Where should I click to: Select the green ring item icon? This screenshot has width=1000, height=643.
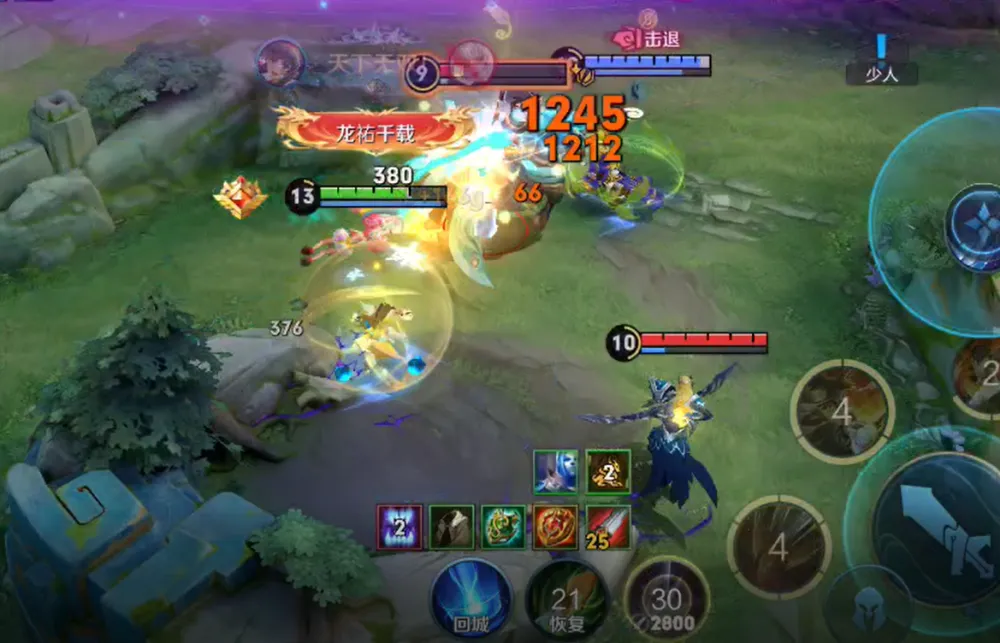[503, 527]
